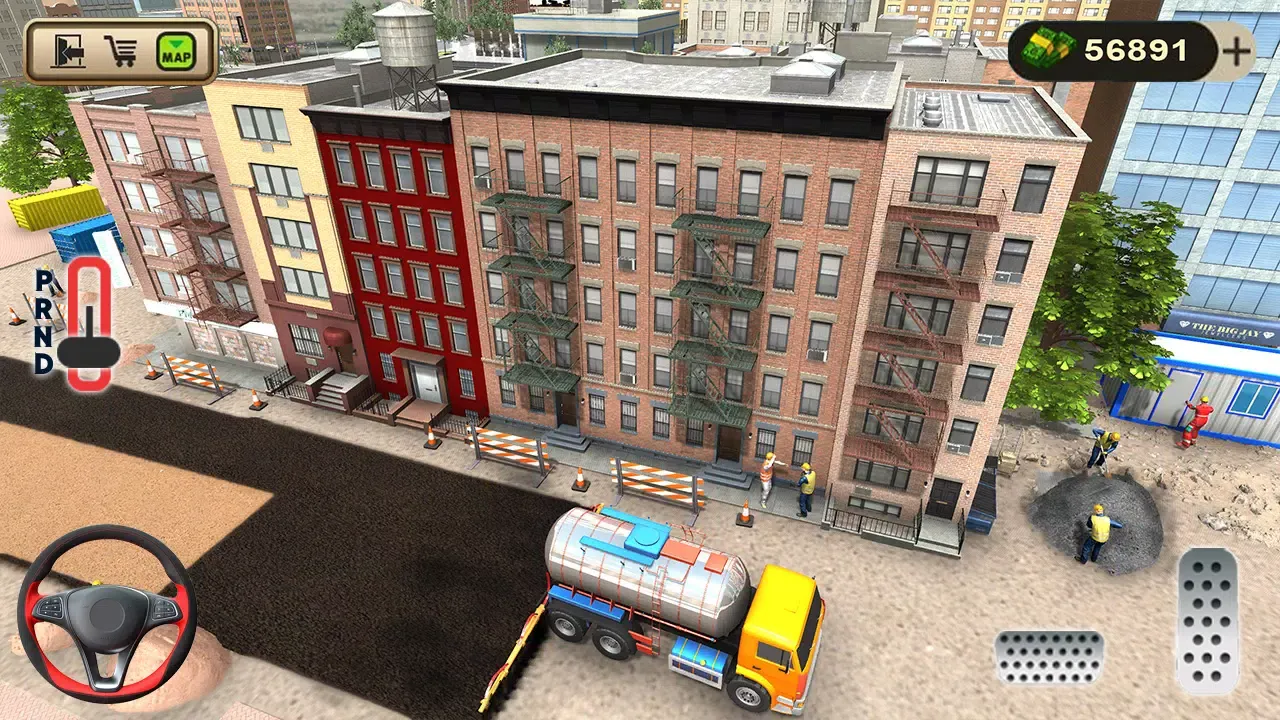1280x720 pixels.
Task: Tap the exit door icon
Action: click(x=67, y=49)
